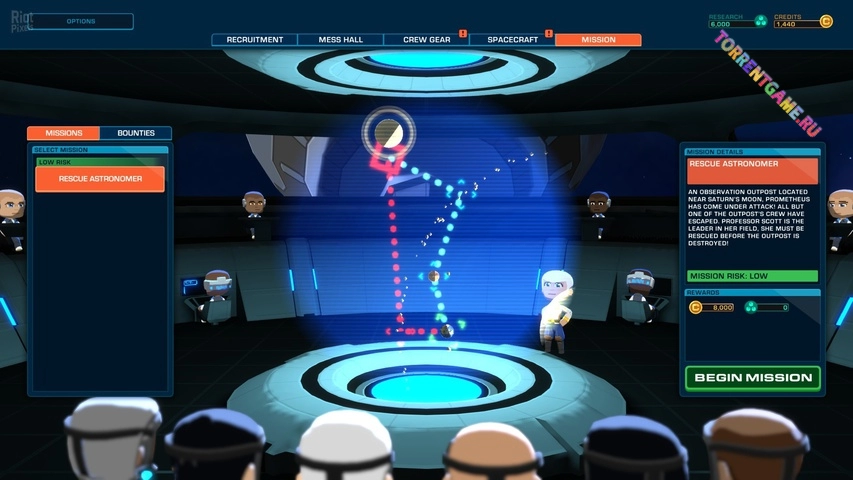Screen dimensions: 853x480
Task: Choose the Rescue Astronomer mission
Action: 100,179
